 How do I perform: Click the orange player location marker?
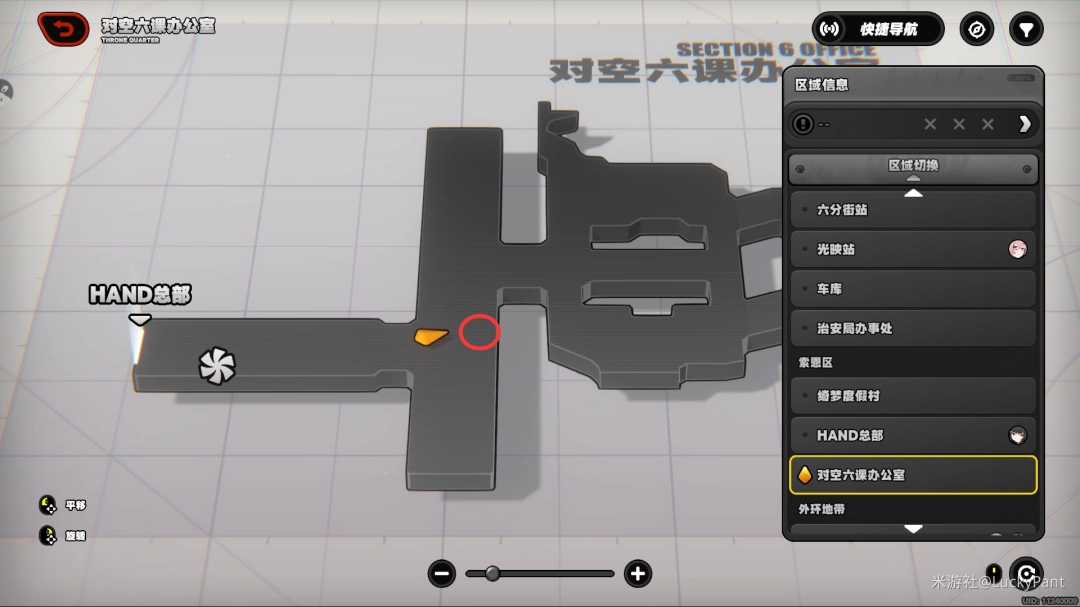[431, 336]
